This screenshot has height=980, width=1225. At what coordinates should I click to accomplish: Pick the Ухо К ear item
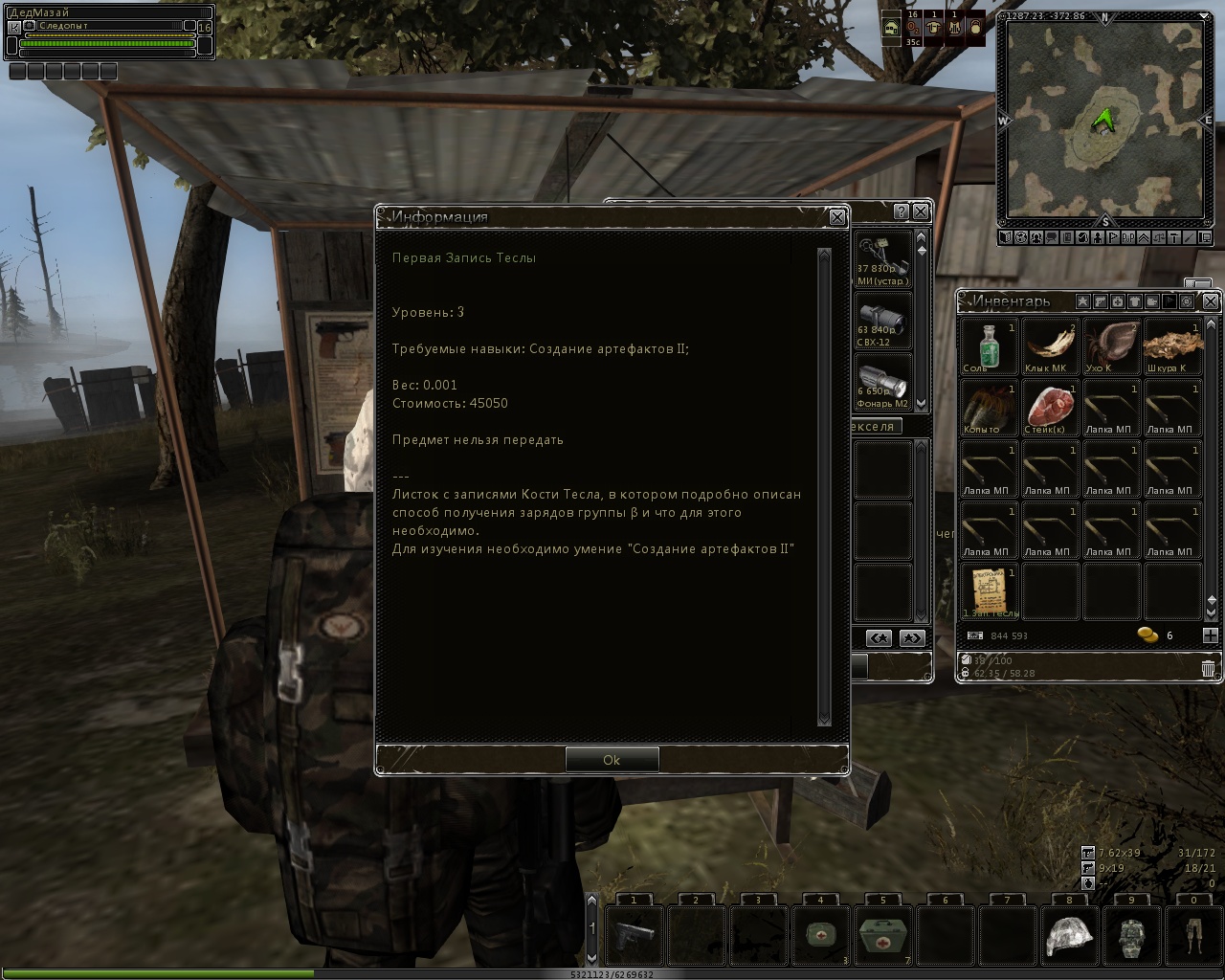tap(1110, 345)
